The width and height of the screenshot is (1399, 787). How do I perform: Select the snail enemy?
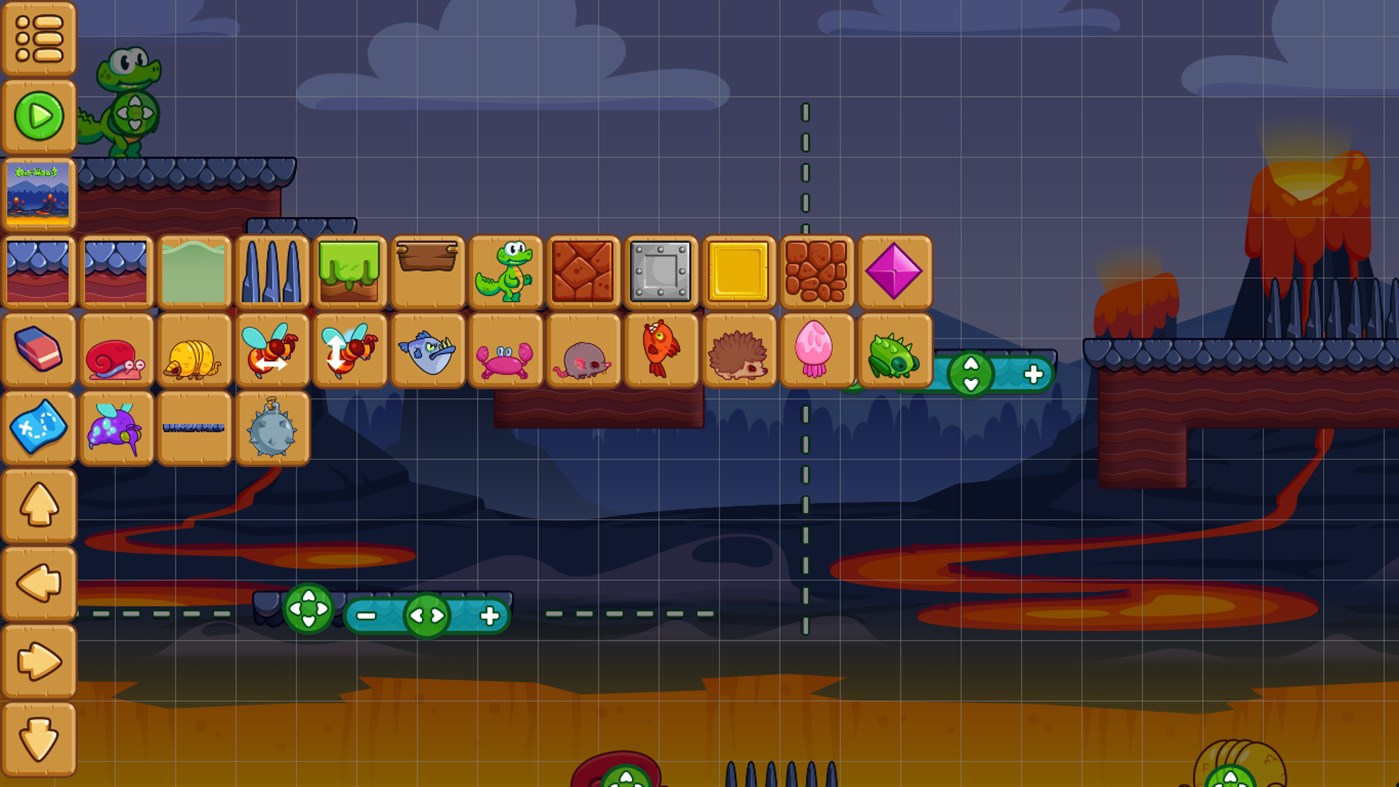click(x=116, y=350)
